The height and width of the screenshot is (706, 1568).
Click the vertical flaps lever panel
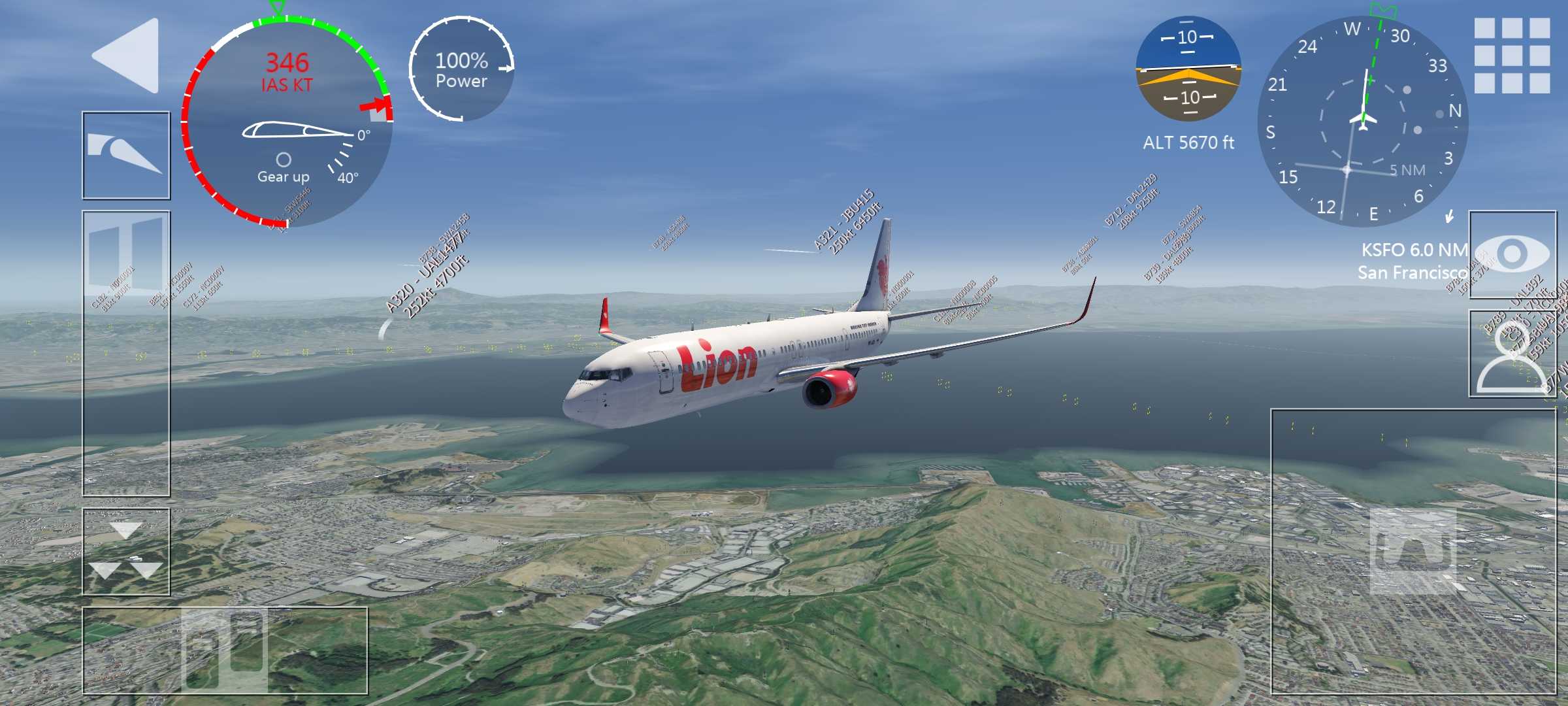coord(126,353)
